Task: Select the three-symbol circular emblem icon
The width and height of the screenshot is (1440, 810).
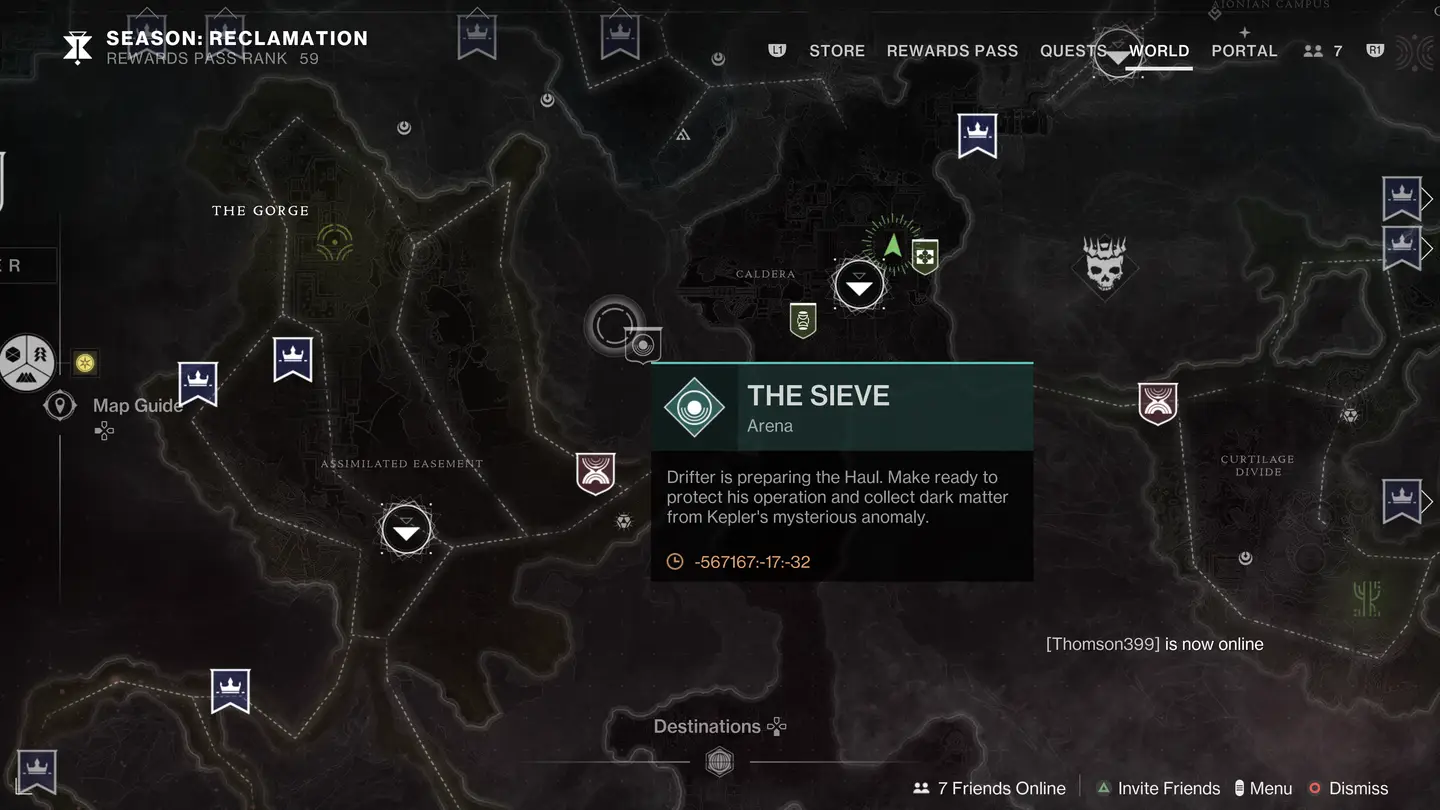Action: (x=27, y=361)
